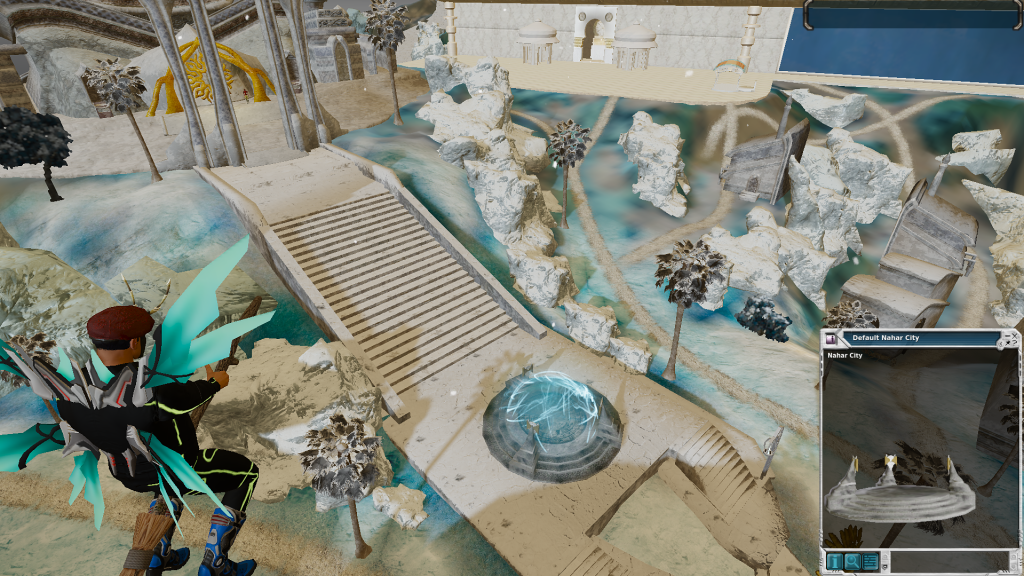This screenshot has height=576, width=1024.
Task: Open the list view button in the panel
Action: point(870,561)
